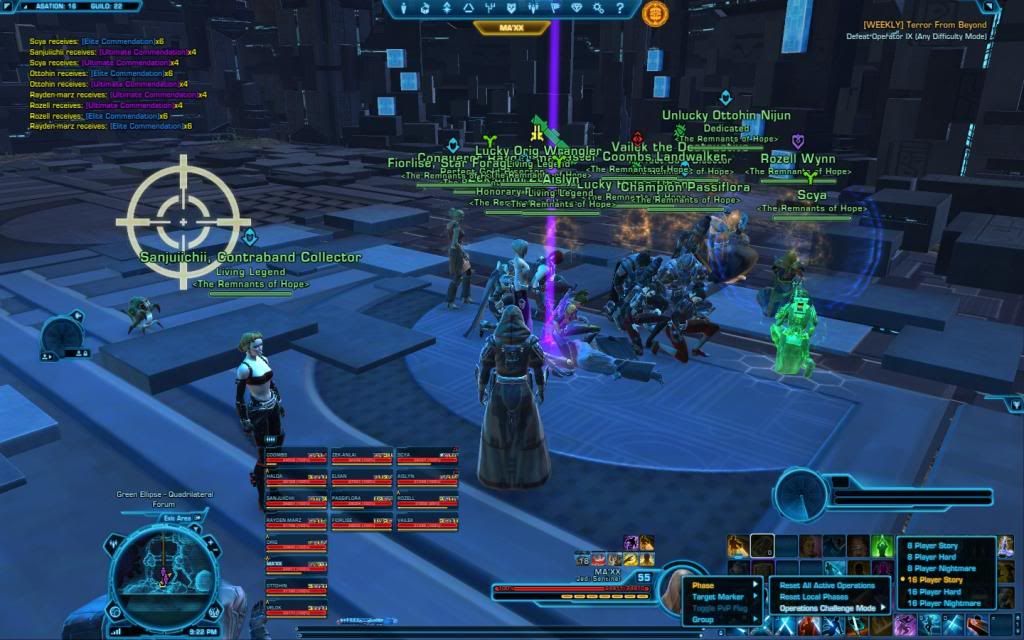The image size is (1024, 640).
Task: Open the character sheet icon in top menu
Action: pos(402,9)
